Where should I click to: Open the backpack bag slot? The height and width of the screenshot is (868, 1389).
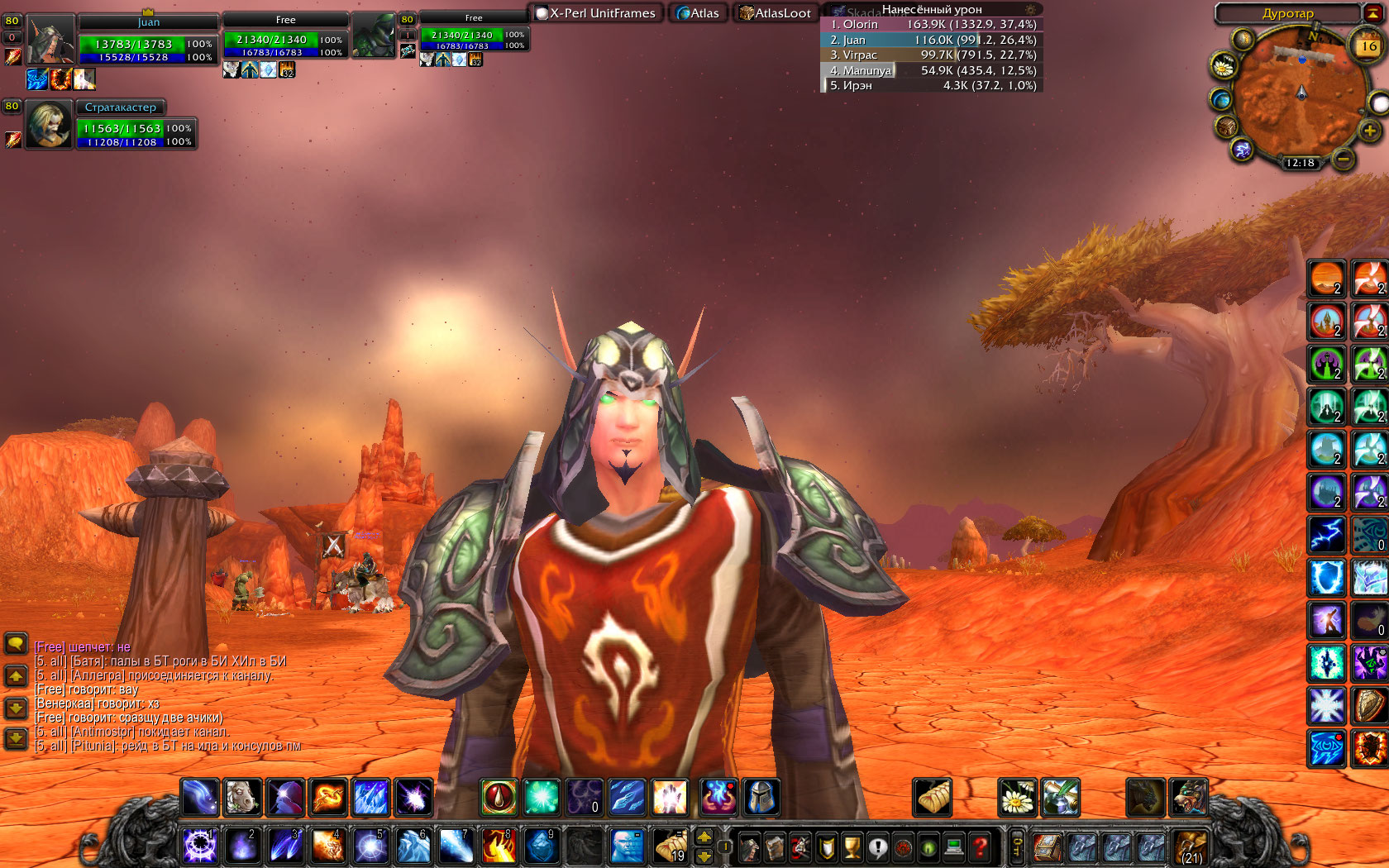1191,847
